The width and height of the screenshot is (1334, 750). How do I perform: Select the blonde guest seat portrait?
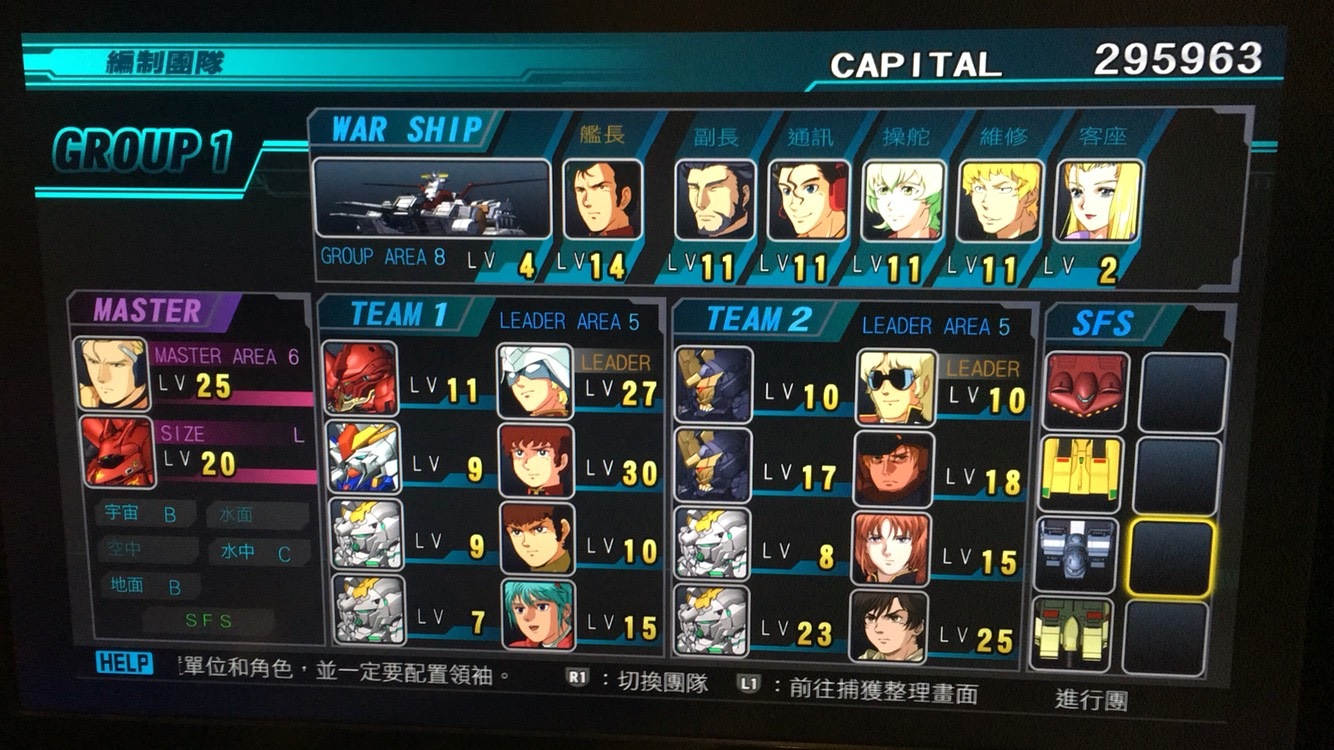click(x=1099, y=201)
